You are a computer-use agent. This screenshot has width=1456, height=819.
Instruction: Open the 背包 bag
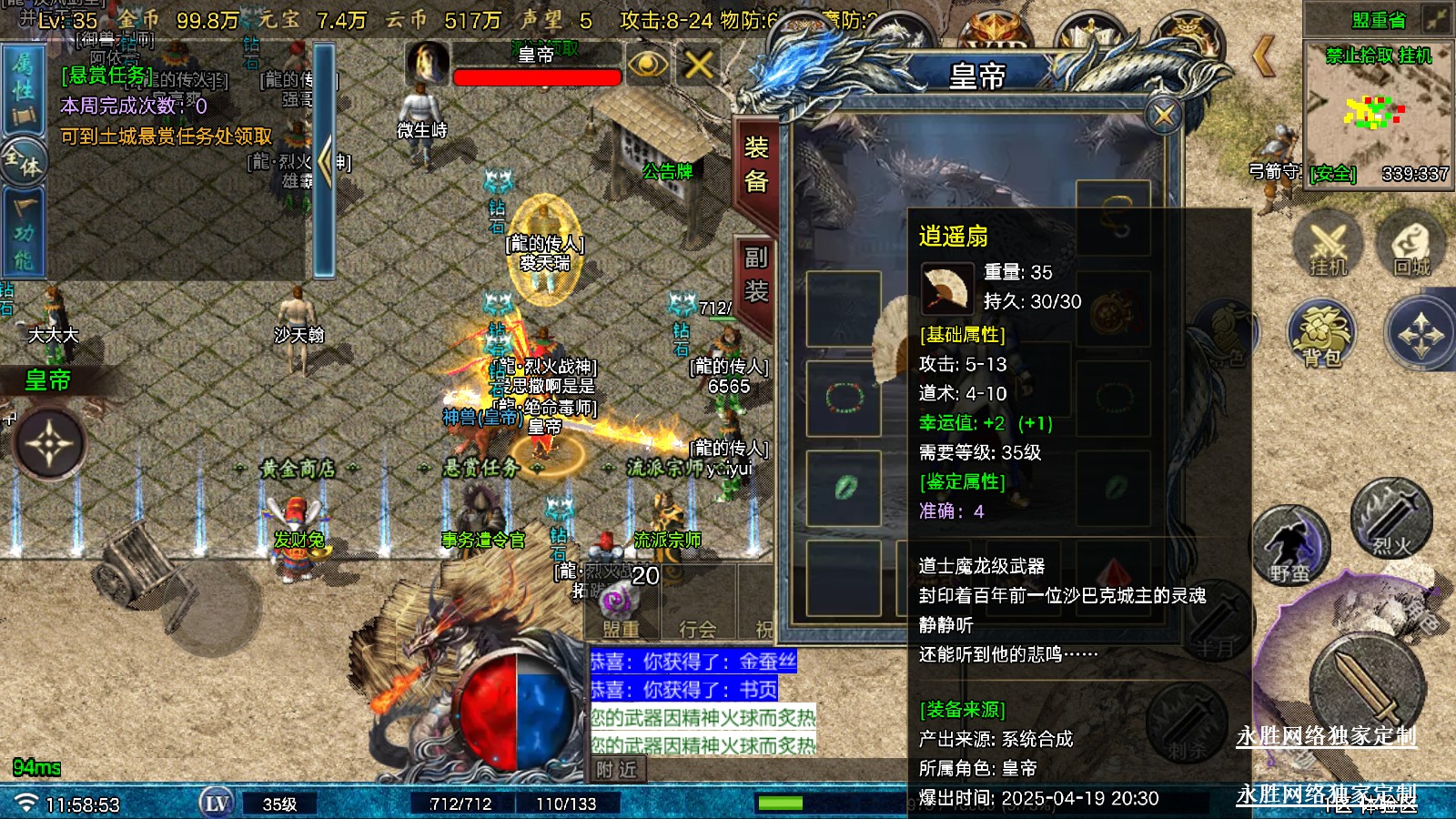[1321, 335]
